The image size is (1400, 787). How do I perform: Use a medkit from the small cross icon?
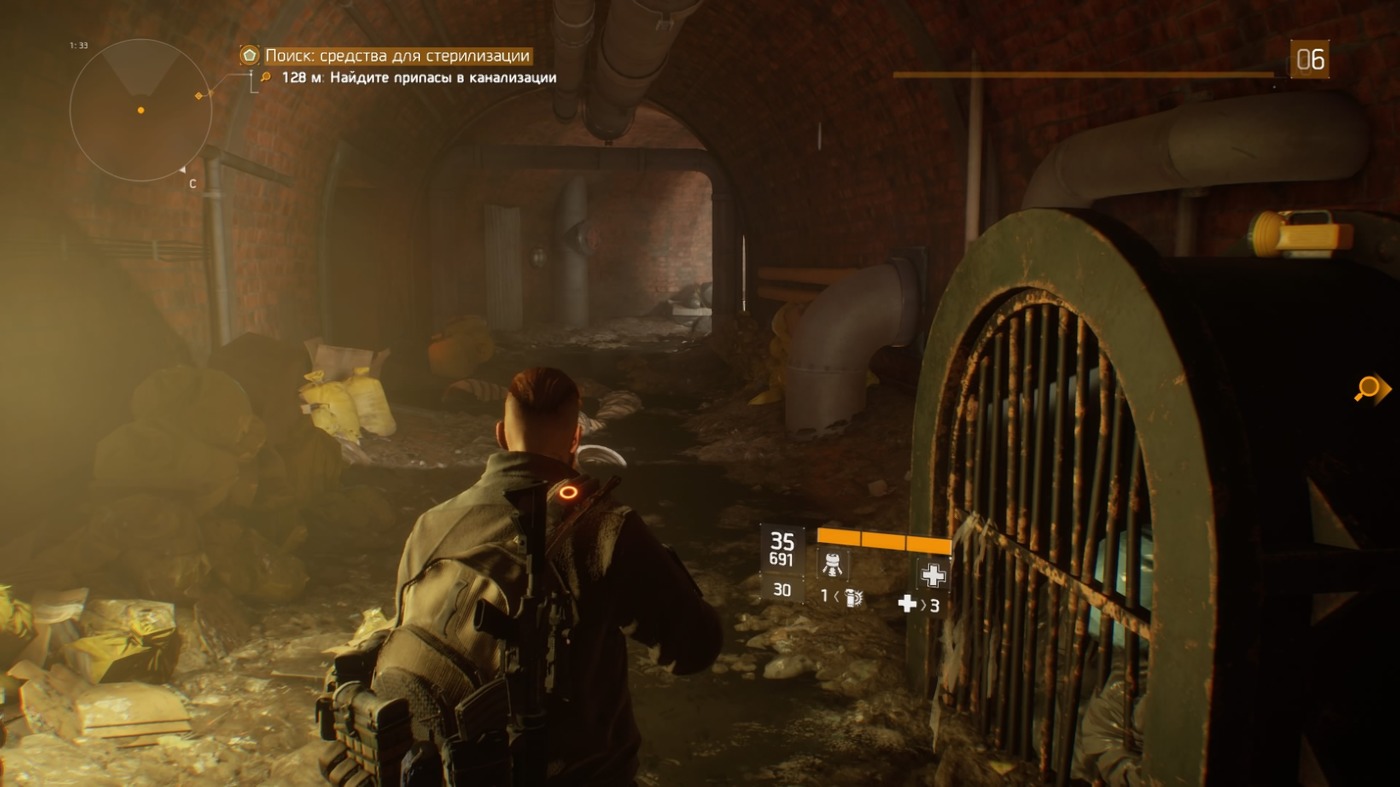coord(907,603)
